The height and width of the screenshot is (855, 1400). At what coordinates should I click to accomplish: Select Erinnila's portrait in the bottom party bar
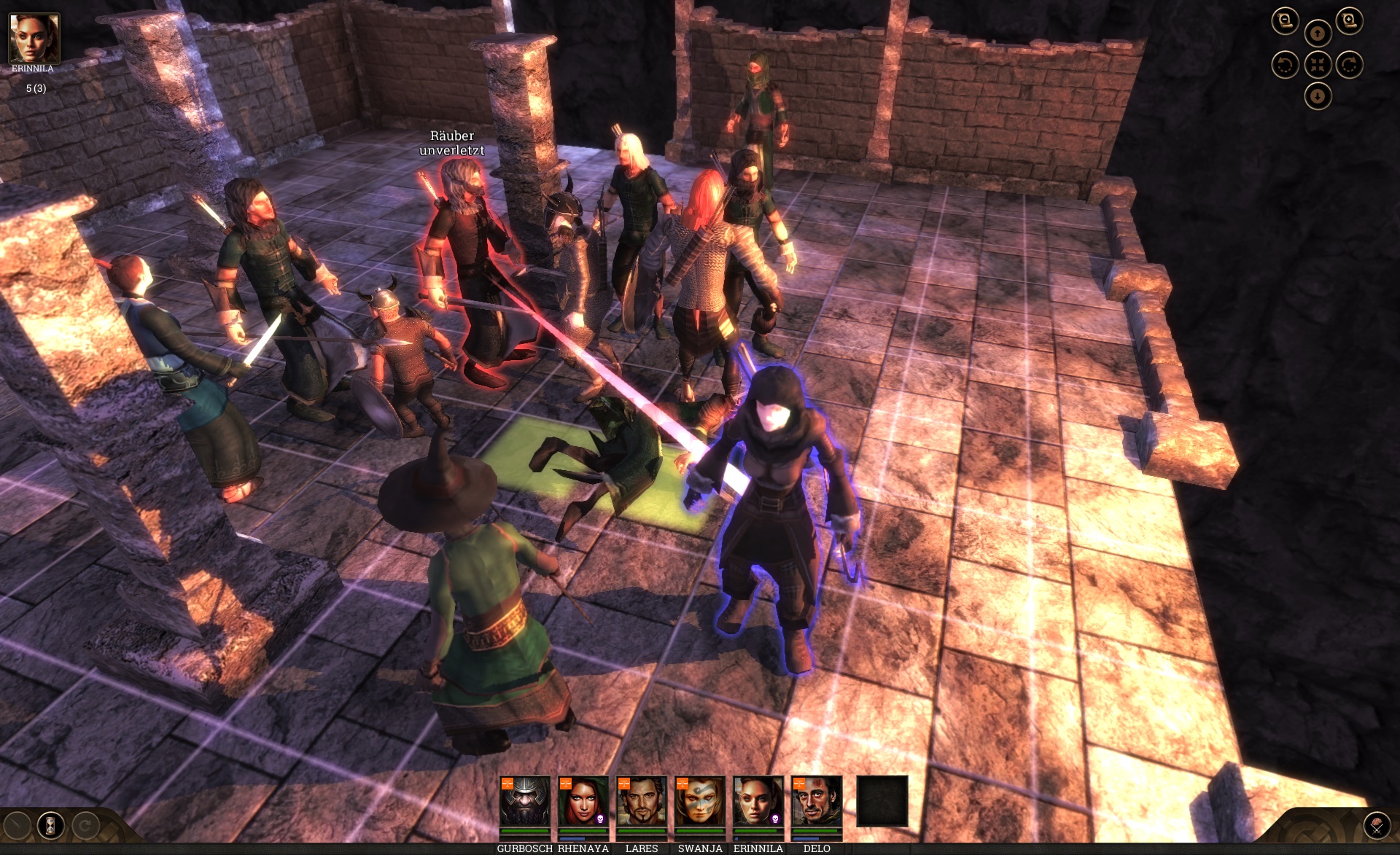point(758,801)
